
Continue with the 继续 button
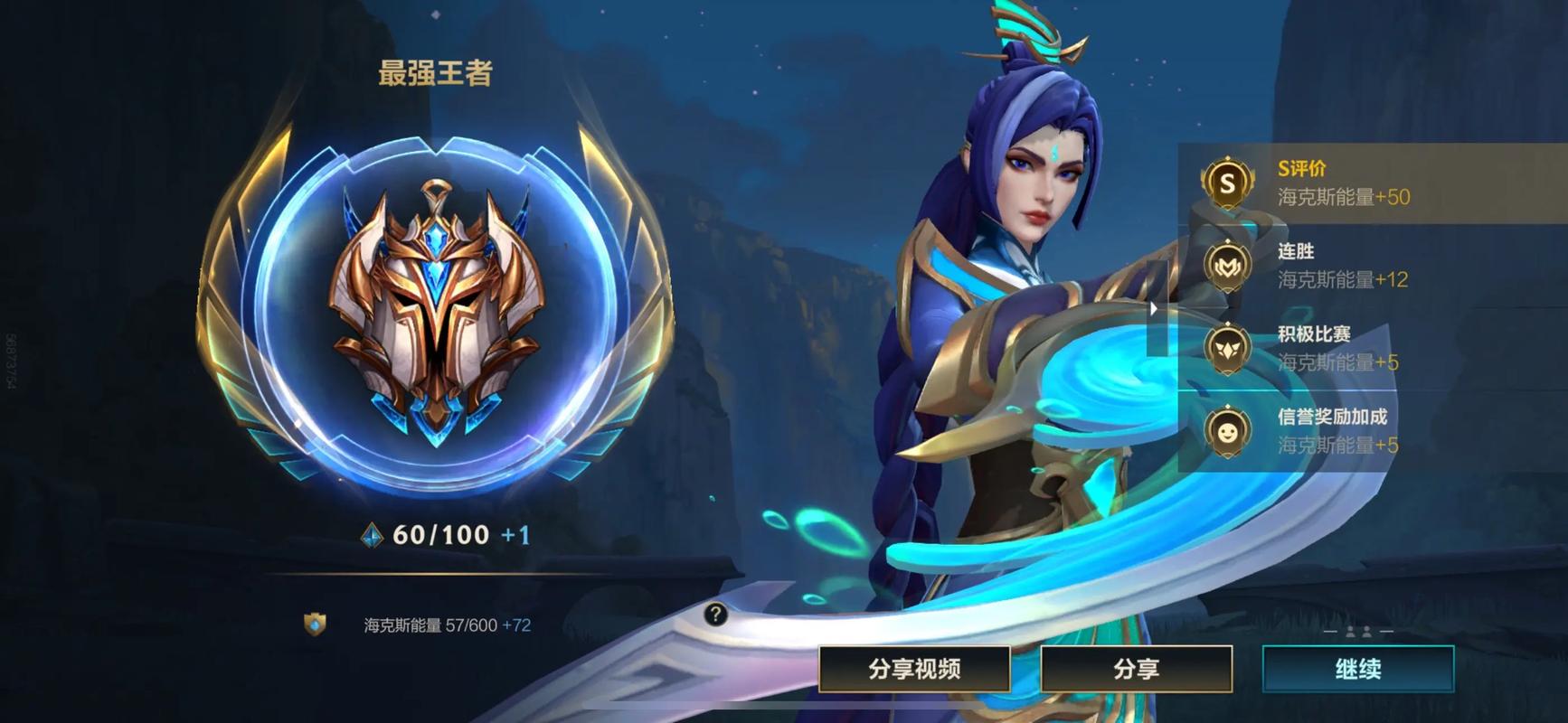tap(1357, 669)
